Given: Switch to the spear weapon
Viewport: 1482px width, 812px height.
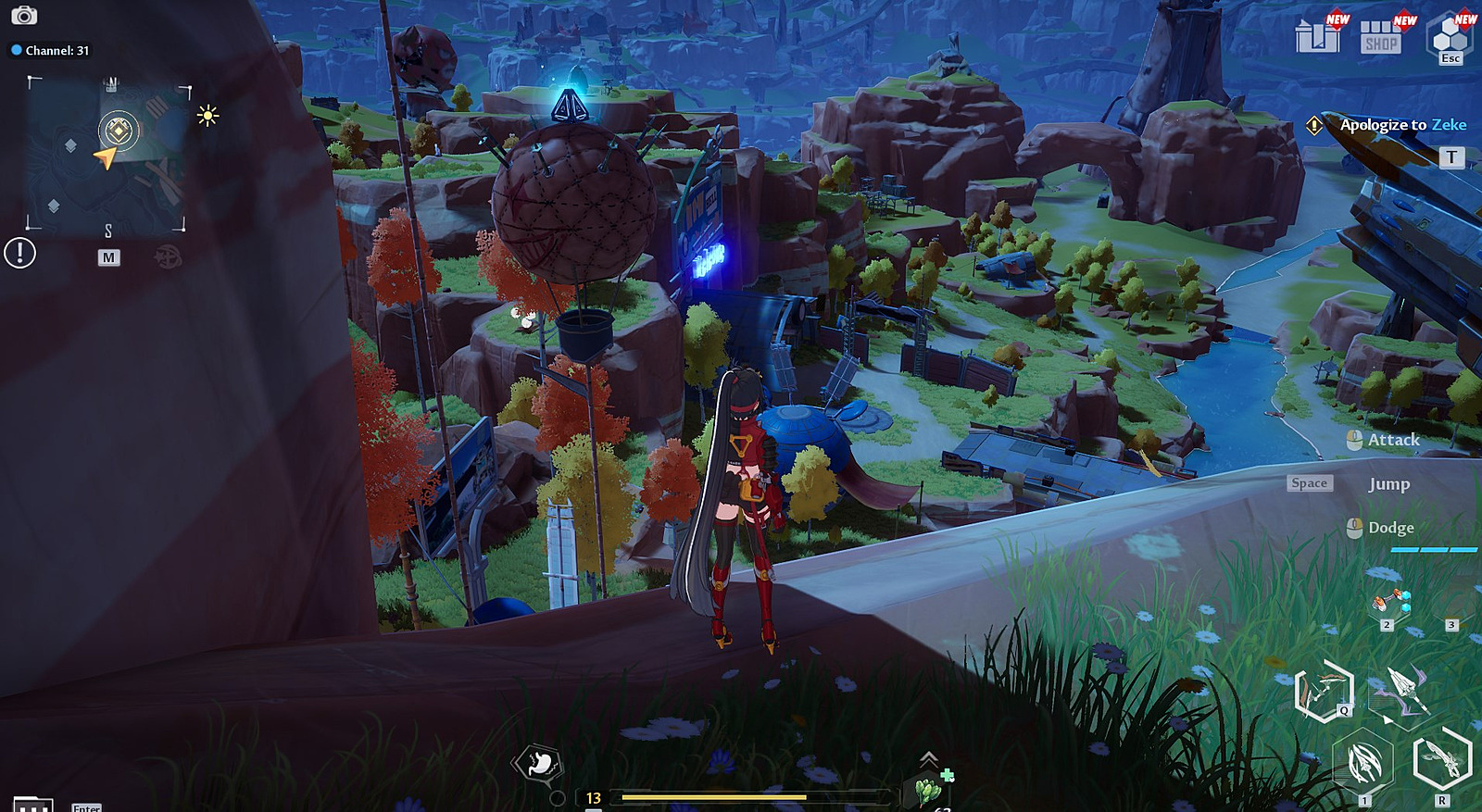Looking at the screenshot, I should [x=1404, y=691].
